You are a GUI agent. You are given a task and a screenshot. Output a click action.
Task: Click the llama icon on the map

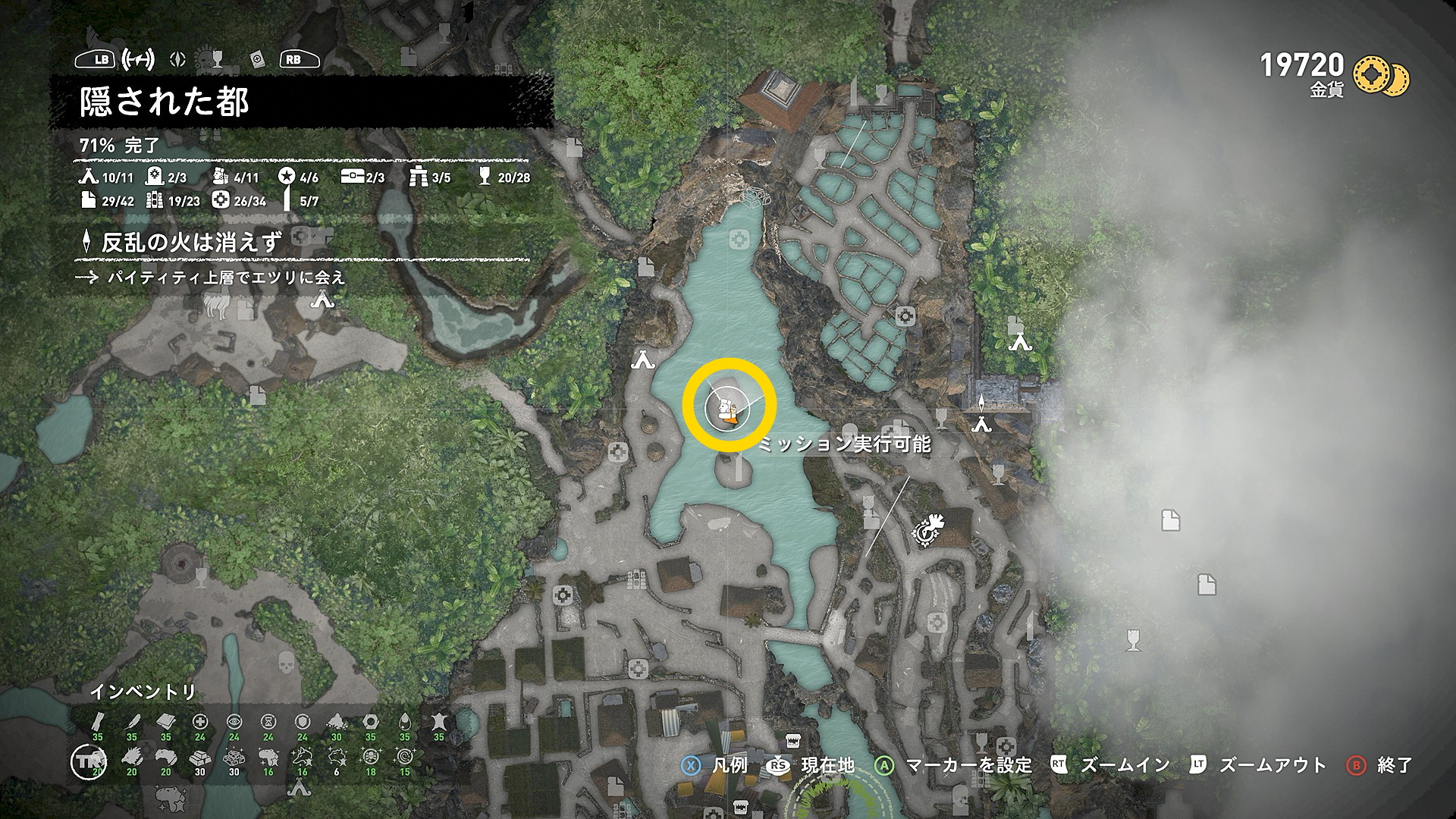tap(215, 306)
